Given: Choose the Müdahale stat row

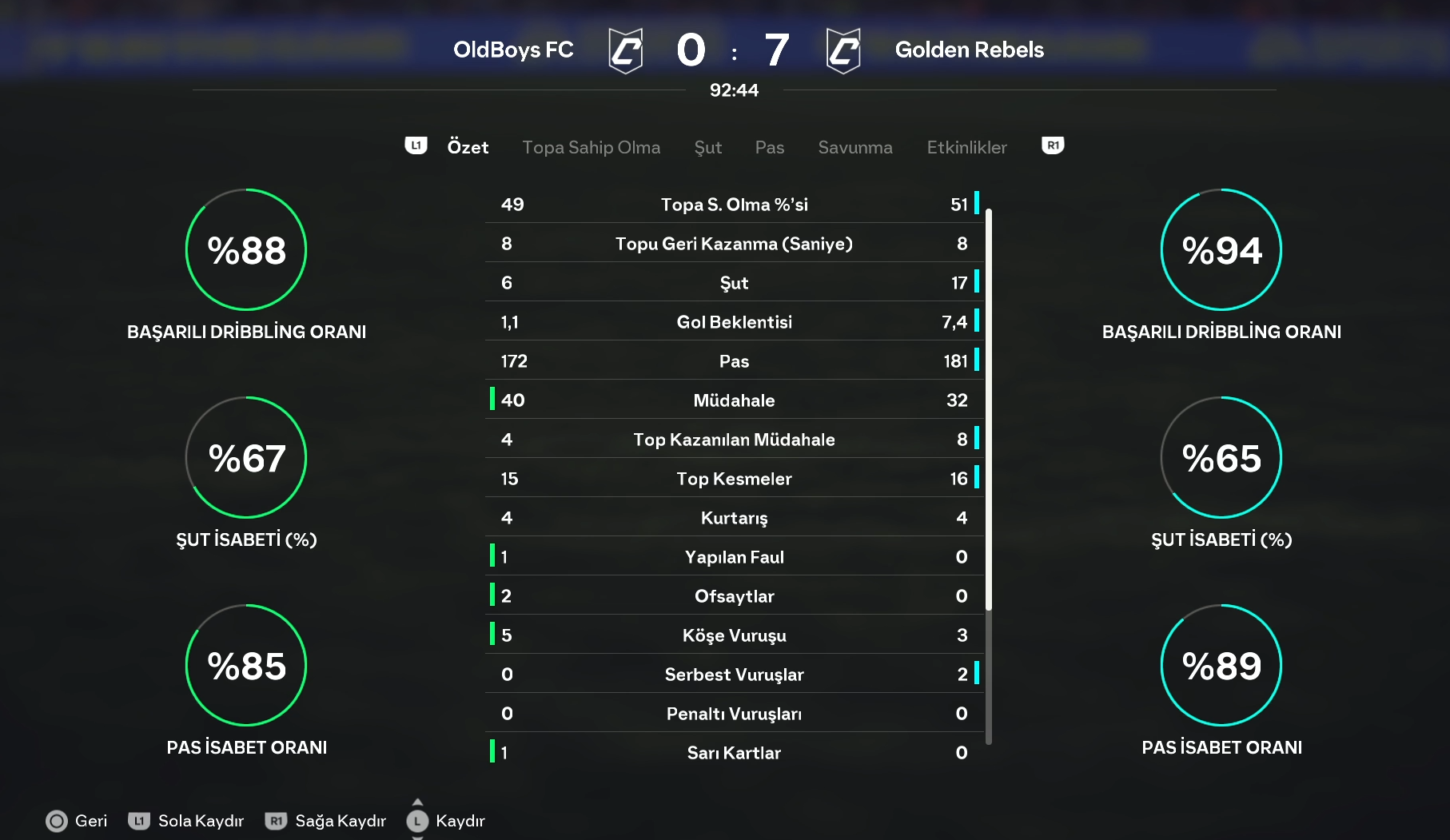Looking at the screenshot, I should [x=734, y=400].
